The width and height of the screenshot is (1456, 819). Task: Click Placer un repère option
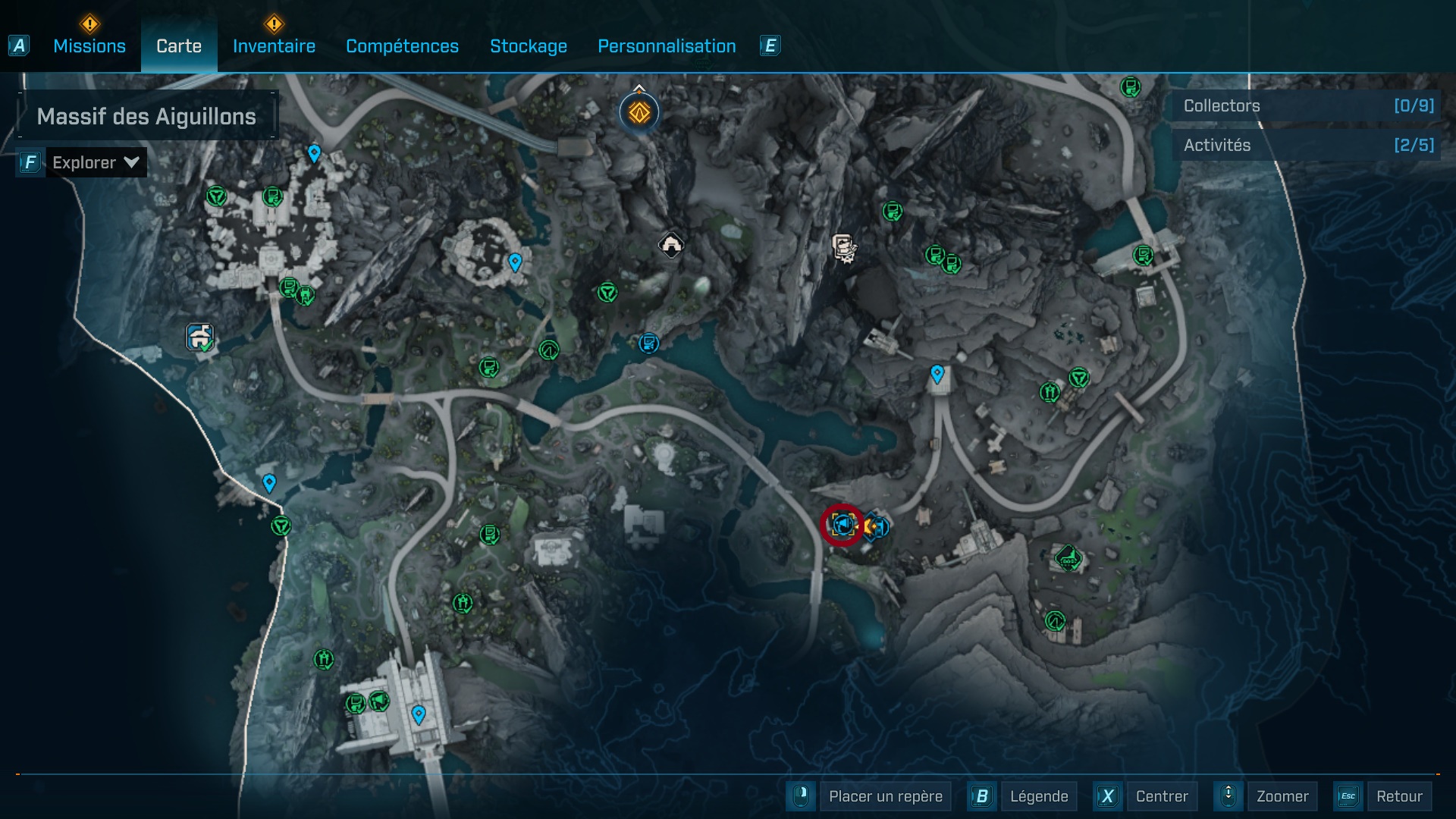(x=885, y=796)
